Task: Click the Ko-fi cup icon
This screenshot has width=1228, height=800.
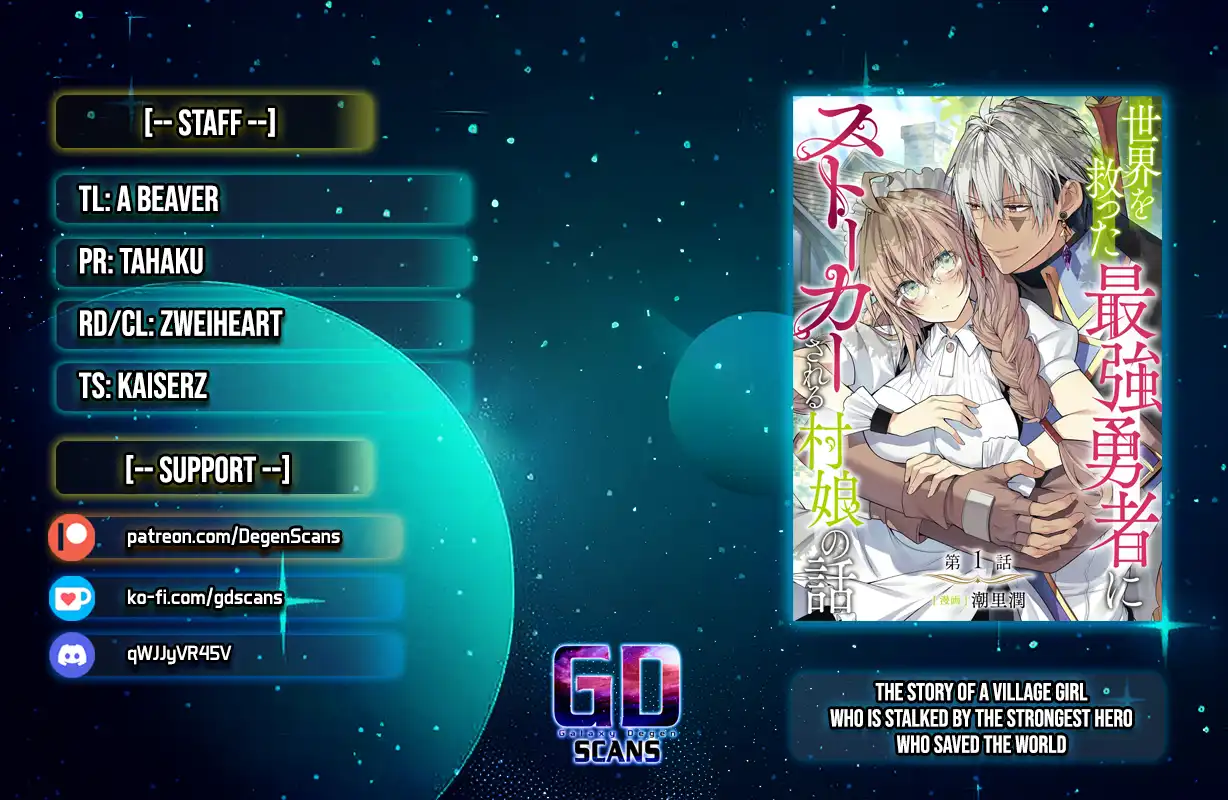Action: tap(72, 598)
